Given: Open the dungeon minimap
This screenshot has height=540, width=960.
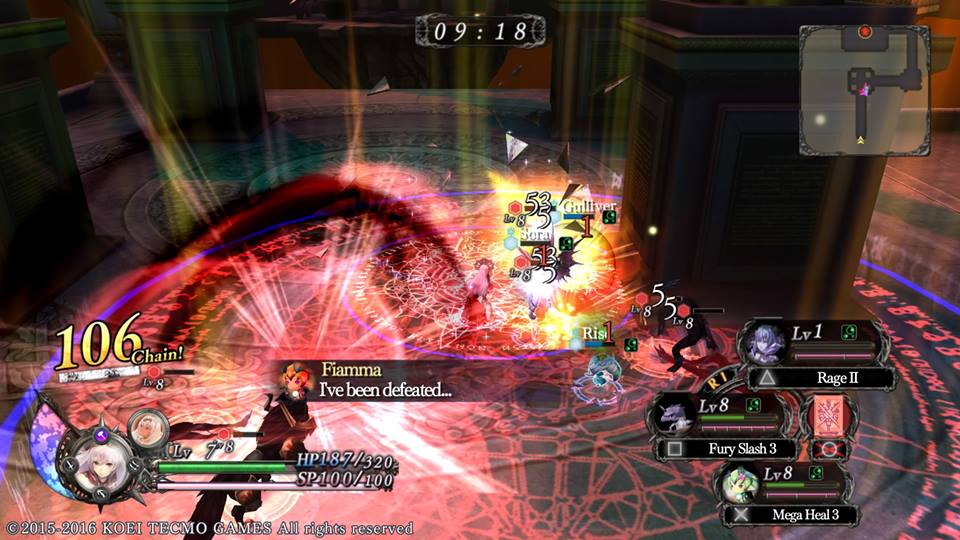Looking at the screenshot, I should click(864, 89).
